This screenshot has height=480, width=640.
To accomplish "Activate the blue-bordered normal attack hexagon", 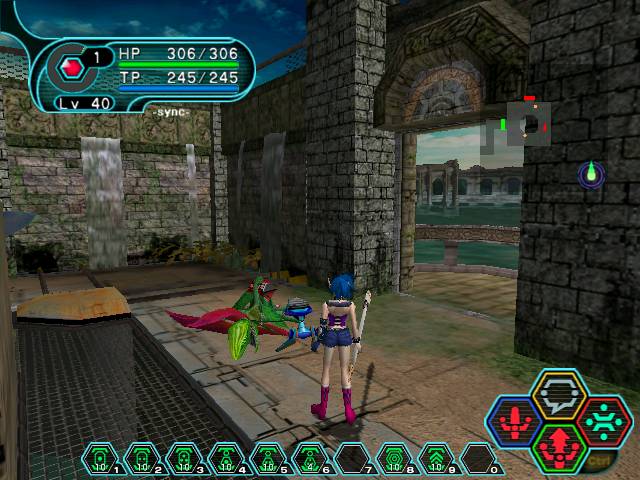I will coord(516,422).
